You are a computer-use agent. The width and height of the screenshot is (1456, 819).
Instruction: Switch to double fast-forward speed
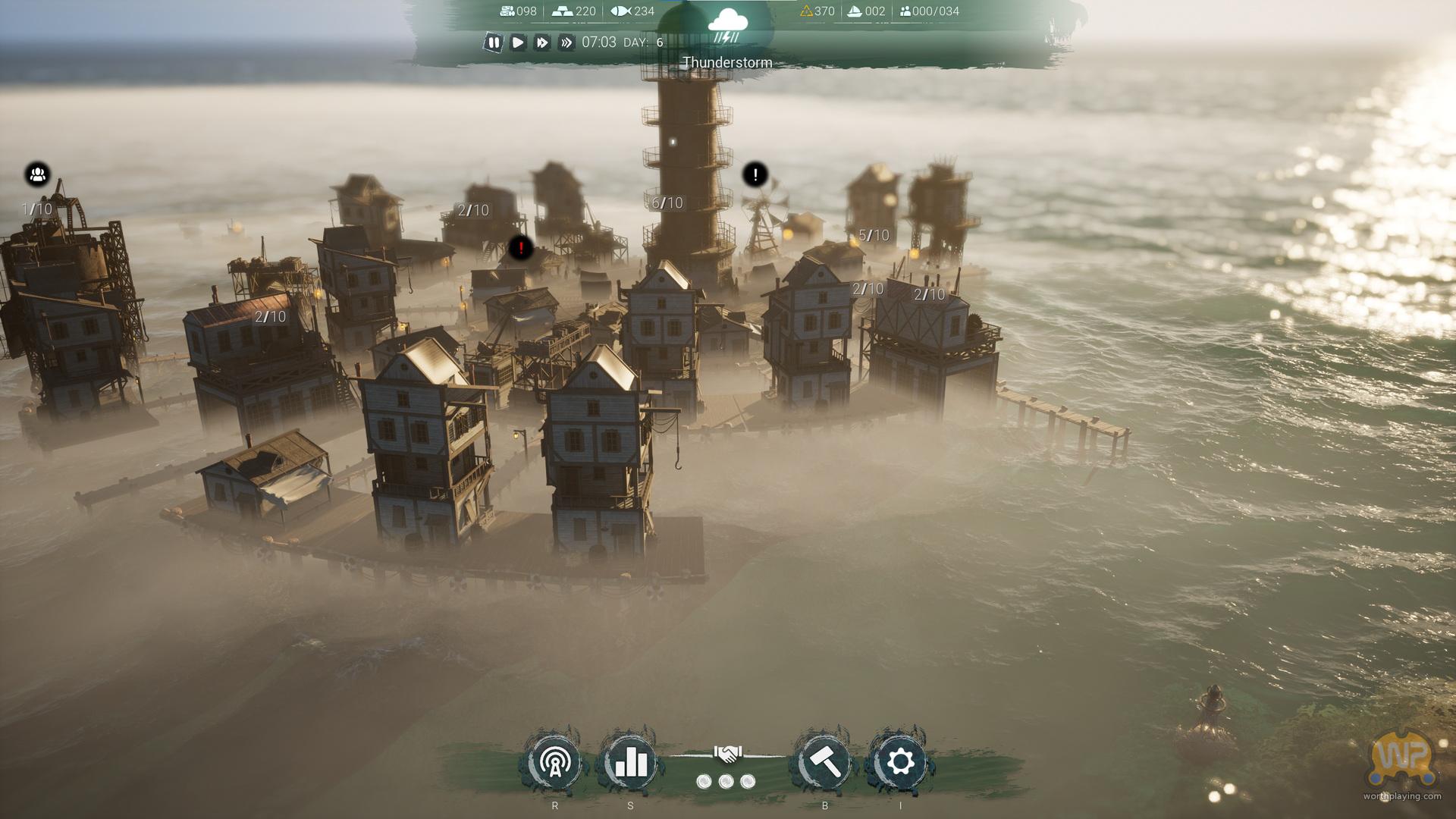click(542, 42)
